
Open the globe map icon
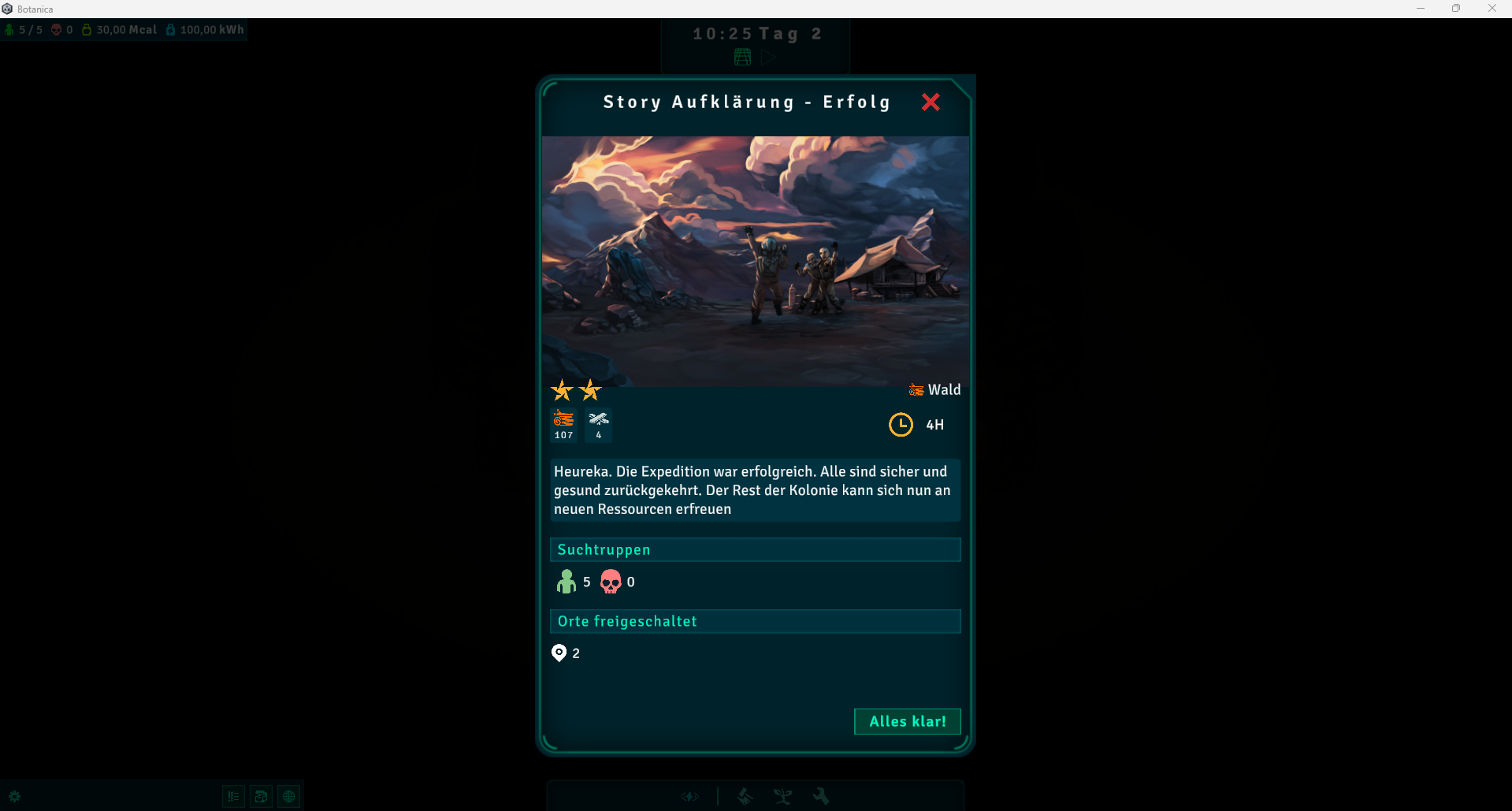pos(289,797)
